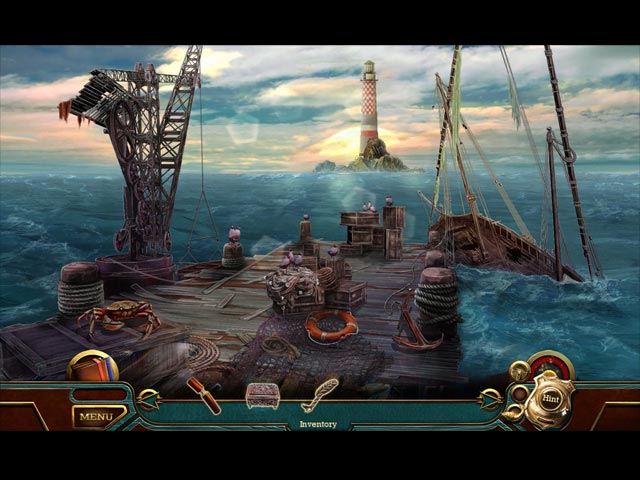Select the ornate chest inventory item
The width and height of the screenshot is (640, 480).
click(x=262, y=395)
